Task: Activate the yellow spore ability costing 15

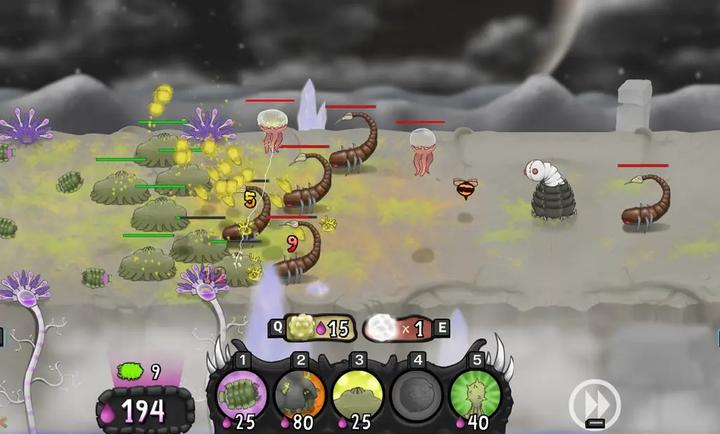Action: (315, 327)
